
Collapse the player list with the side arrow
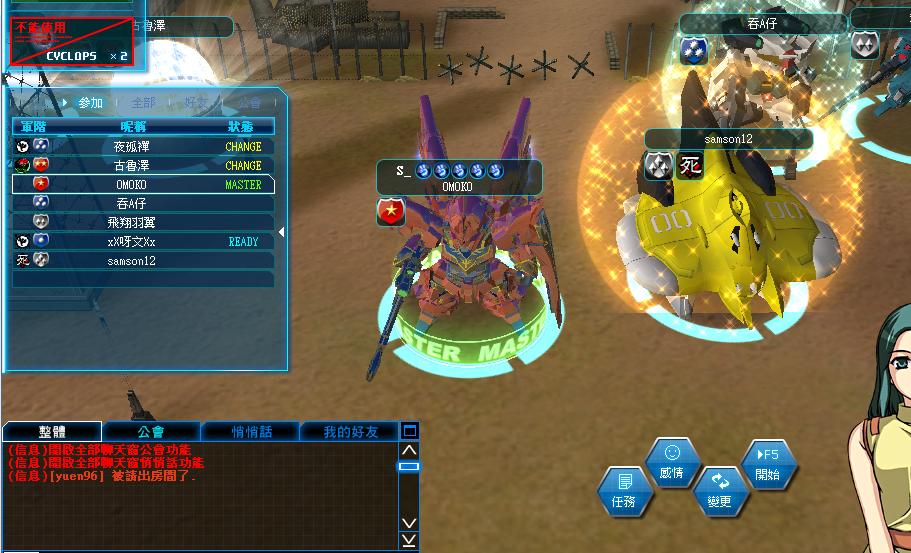click(281, 232)
